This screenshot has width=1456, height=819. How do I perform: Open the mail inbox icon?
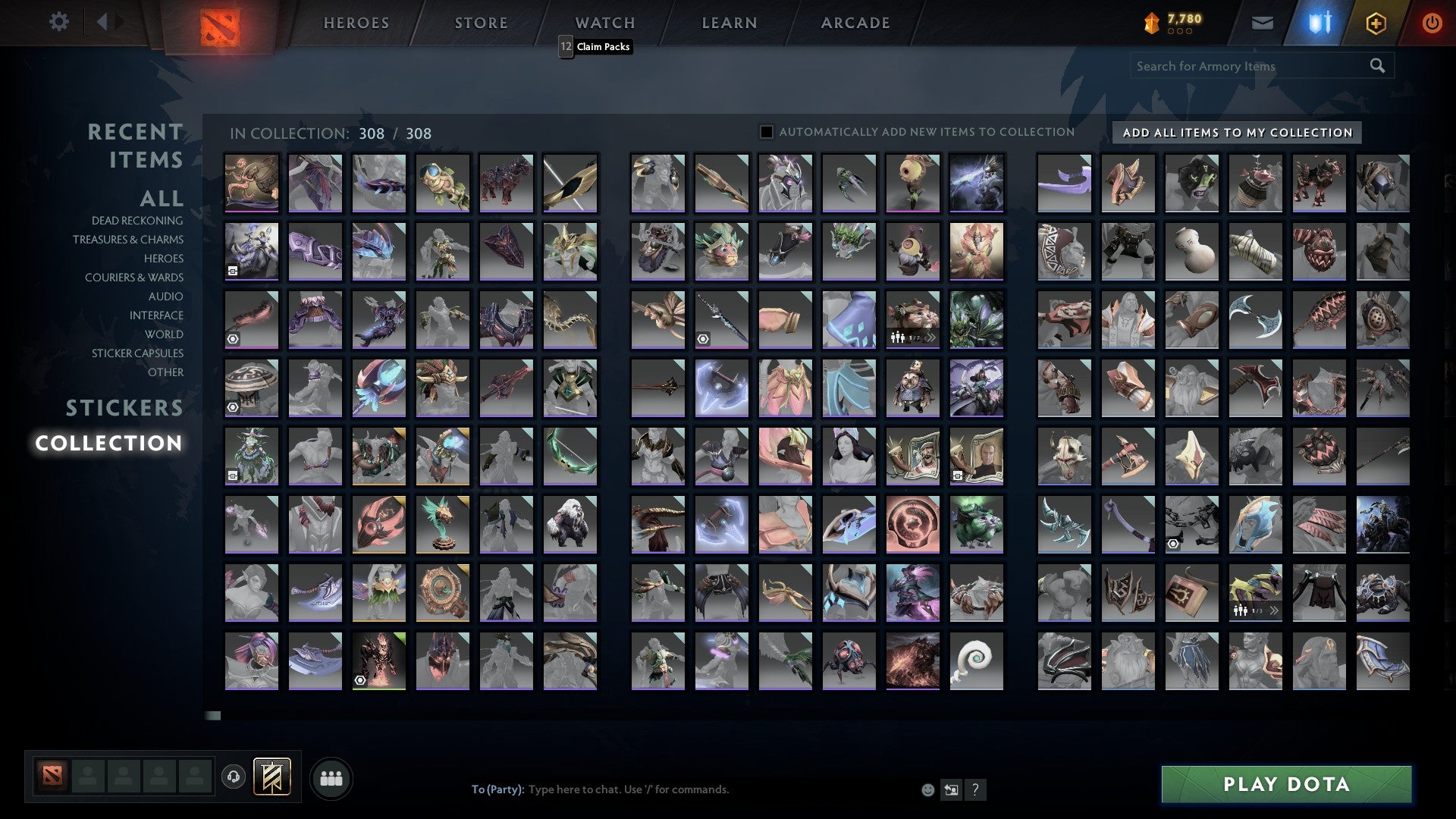[x=1262, y=23]
